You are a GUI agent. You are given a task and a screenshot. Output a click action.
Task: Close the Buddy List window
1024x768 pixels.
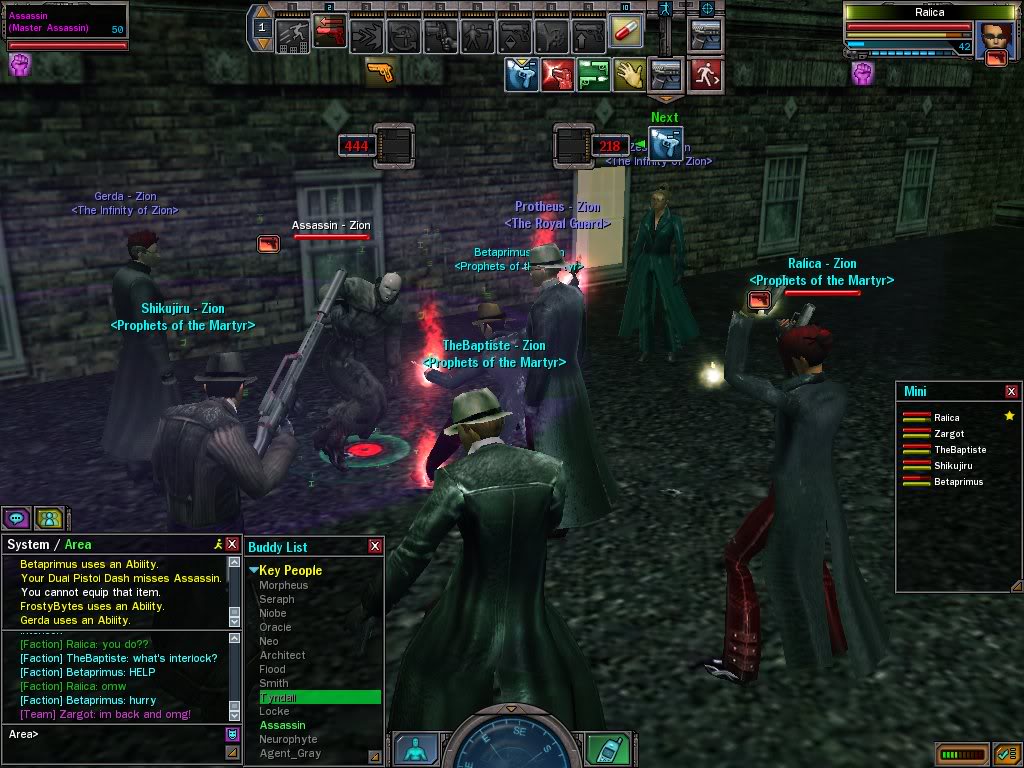tap(375, 546)
